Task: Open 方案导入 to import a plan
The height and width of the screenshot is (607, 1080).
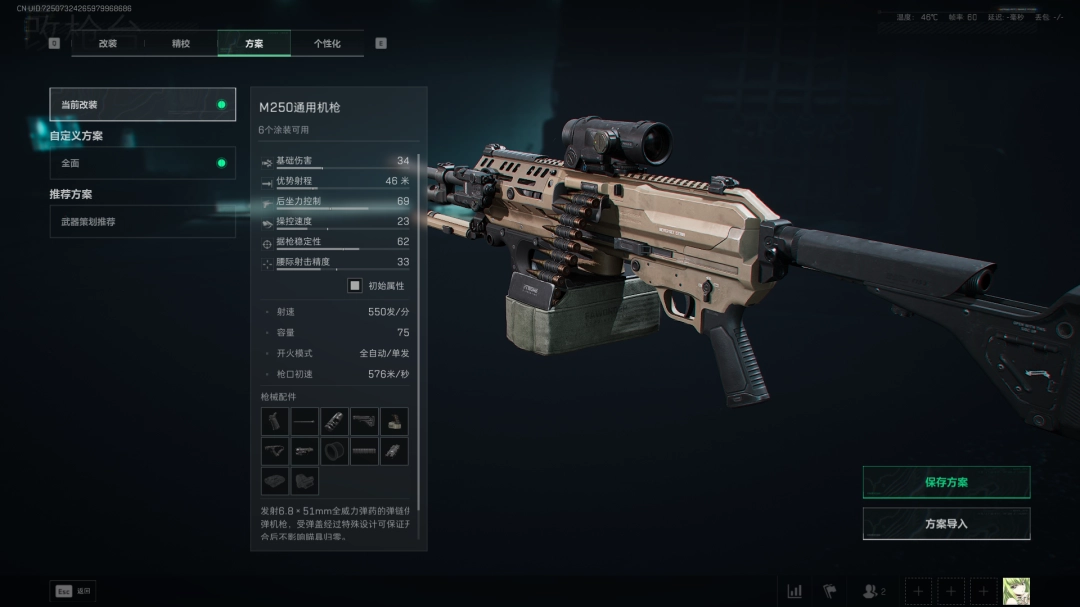Action: 946,524
